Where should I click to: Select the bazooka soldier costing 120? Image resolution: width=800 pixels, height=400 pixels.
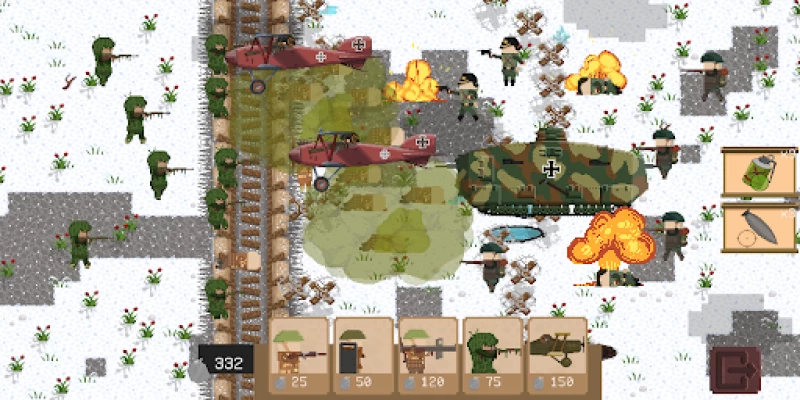tap(426, 353)
